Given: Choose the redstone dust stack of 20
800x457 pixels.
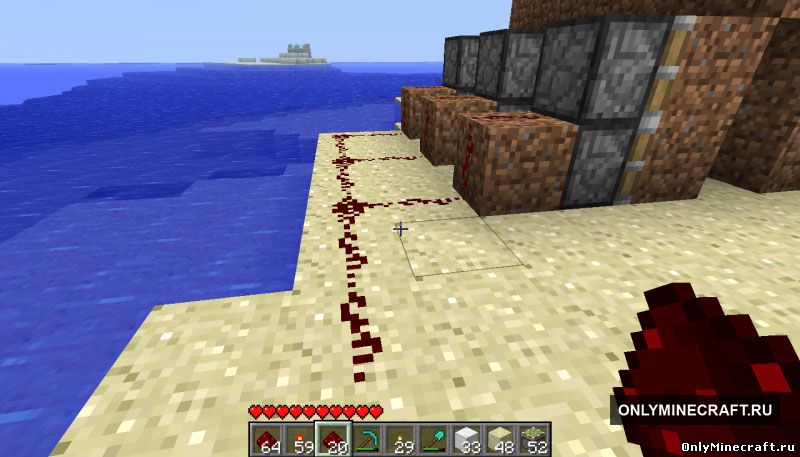Looking at the screenshot, I should pyautogui.click(x=332, y=439).
